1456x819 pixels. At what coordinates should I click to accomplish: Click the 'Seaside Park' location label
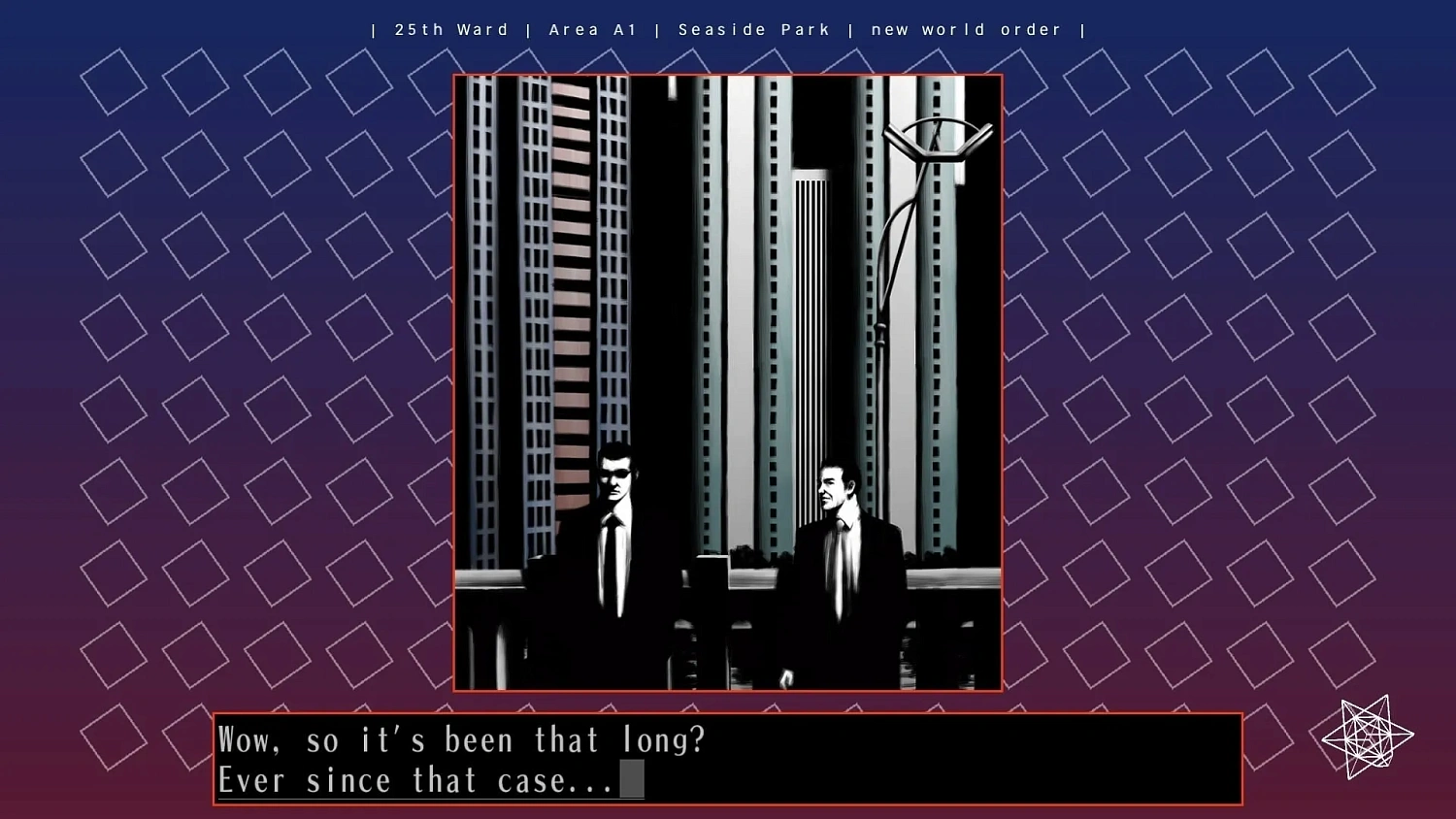[755, 29]
